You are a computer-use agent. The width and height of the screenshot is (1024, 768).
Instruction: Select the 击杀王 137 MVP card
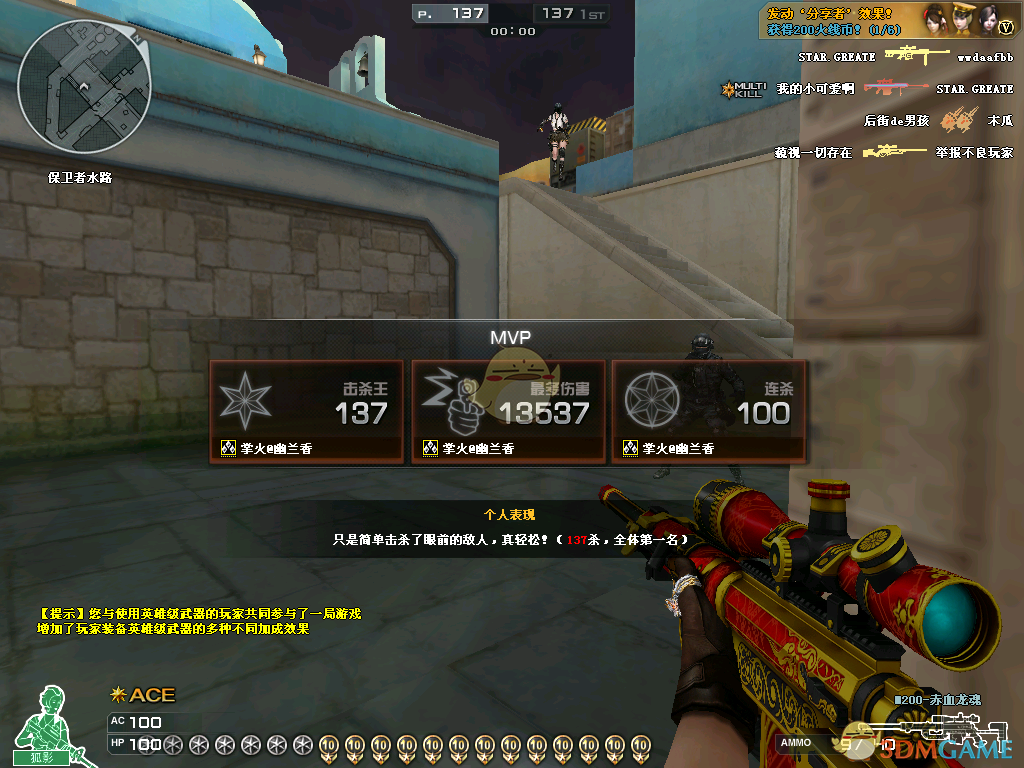[x=307, y=411]
